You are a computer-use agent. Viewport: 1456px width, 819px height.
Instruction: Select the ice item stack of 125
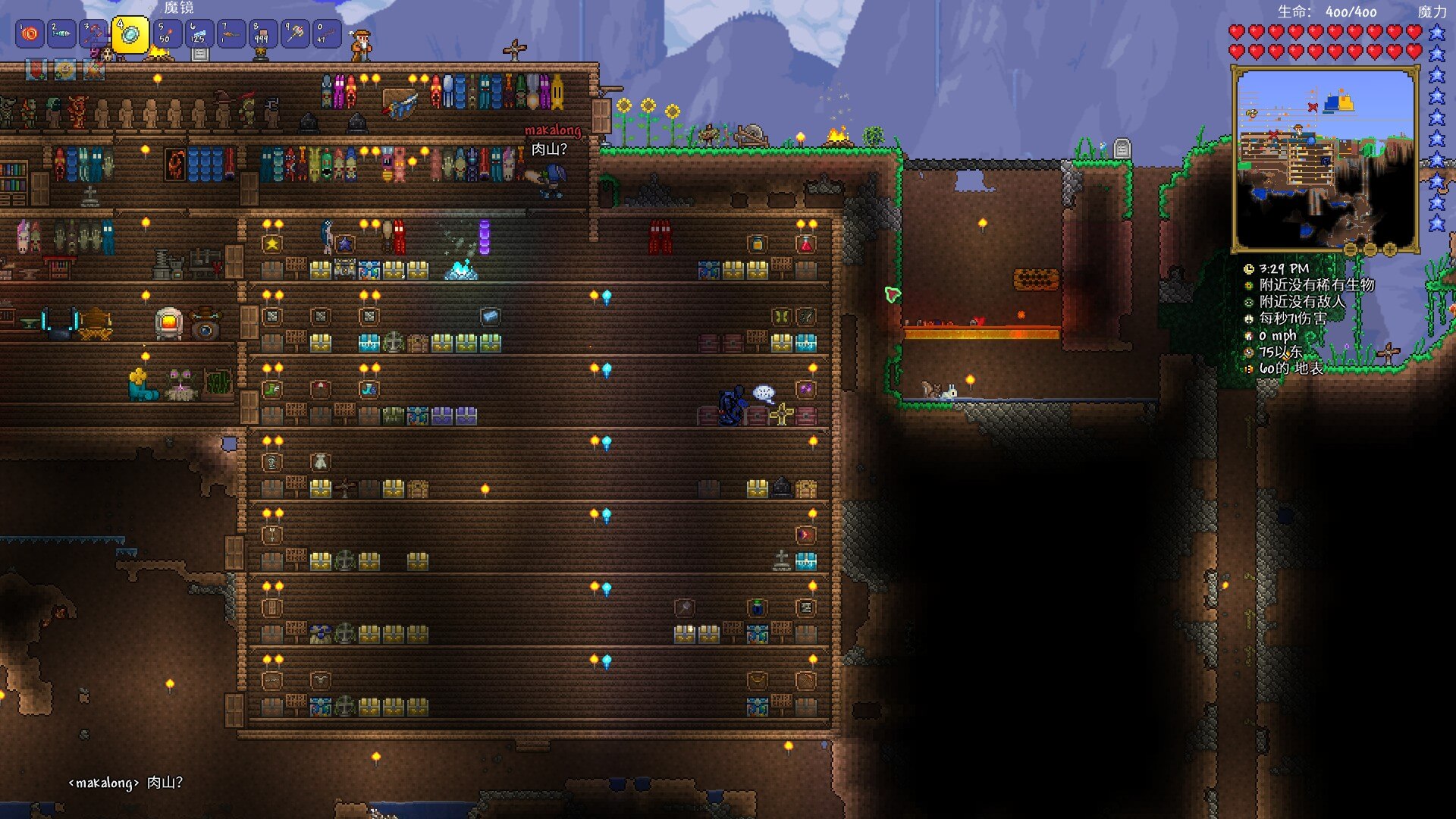[x=199, y=34]
